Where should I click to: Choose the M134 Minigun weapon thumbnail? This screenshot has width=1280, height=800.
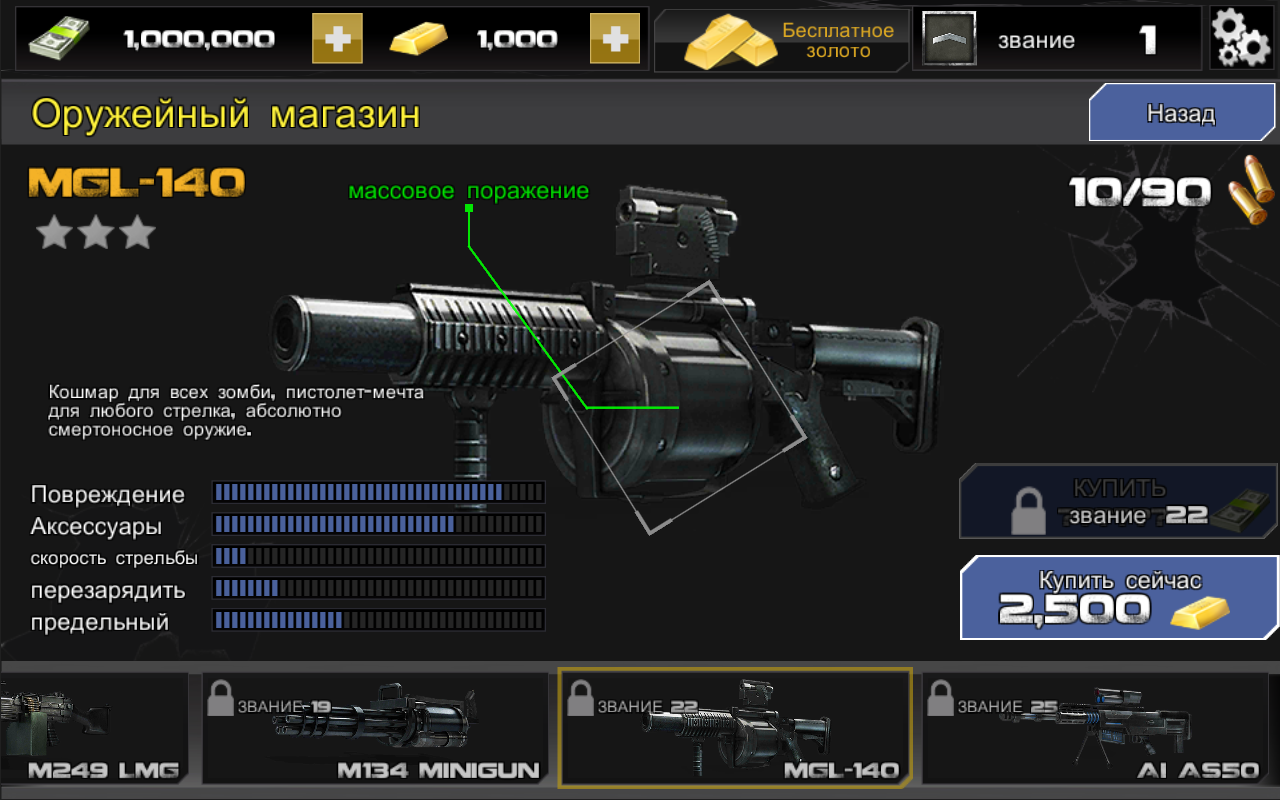tap(375, 728)
